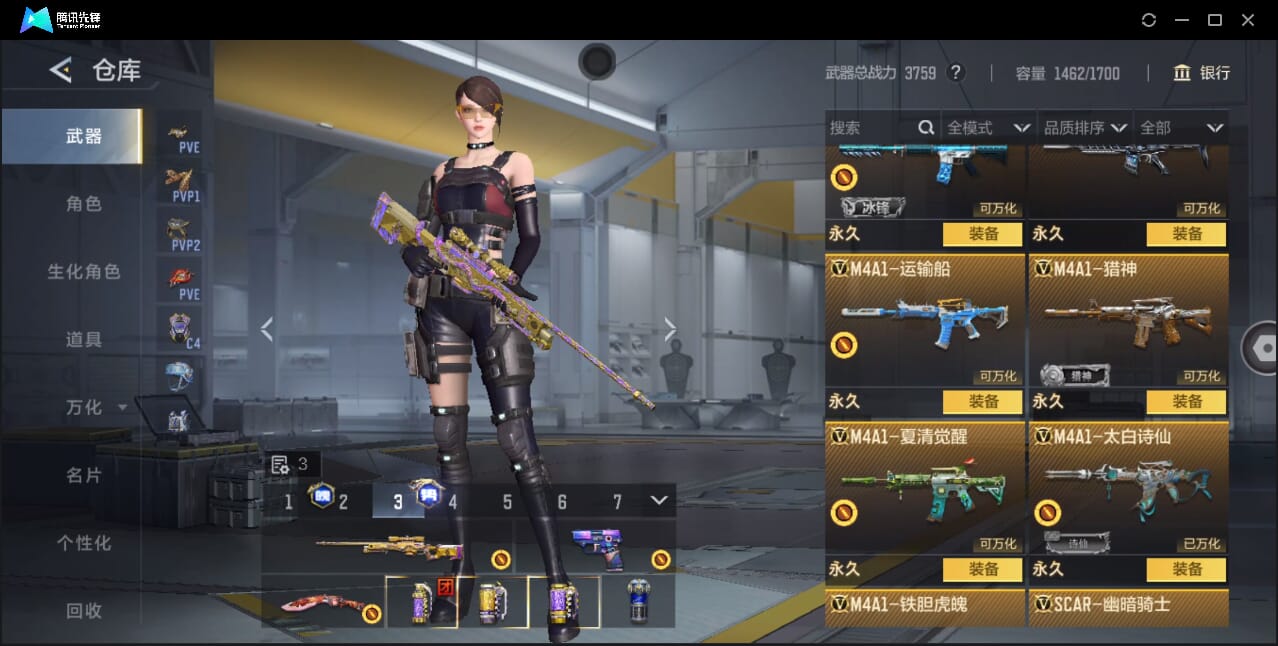The width and height of the screenshot is (1278, 646).
Task: Open the 全模式 mode dropdown
Action: (x=988, y=128)
